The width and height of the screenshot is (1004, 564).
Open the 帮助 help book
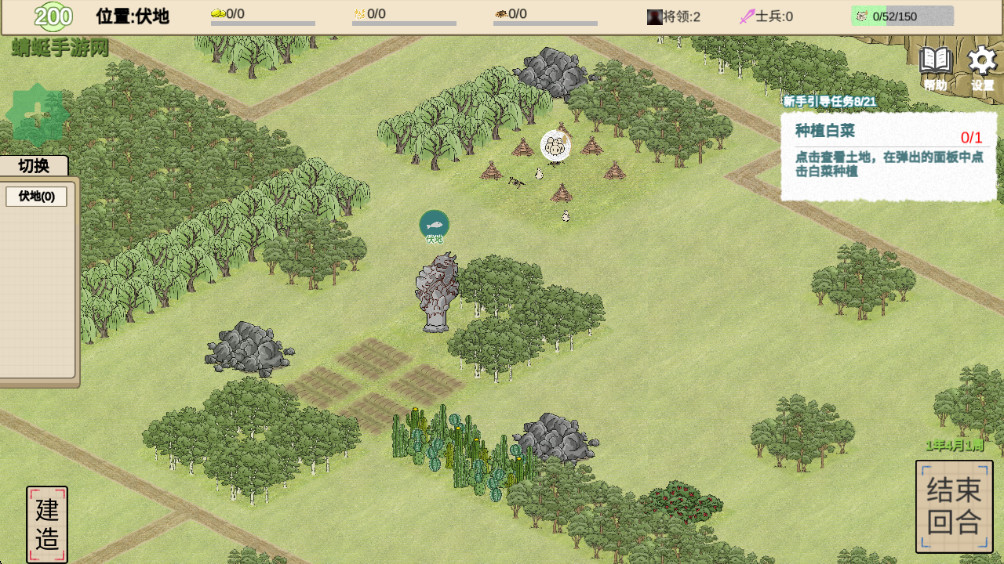pyautogui.click(x=935, y=66)
